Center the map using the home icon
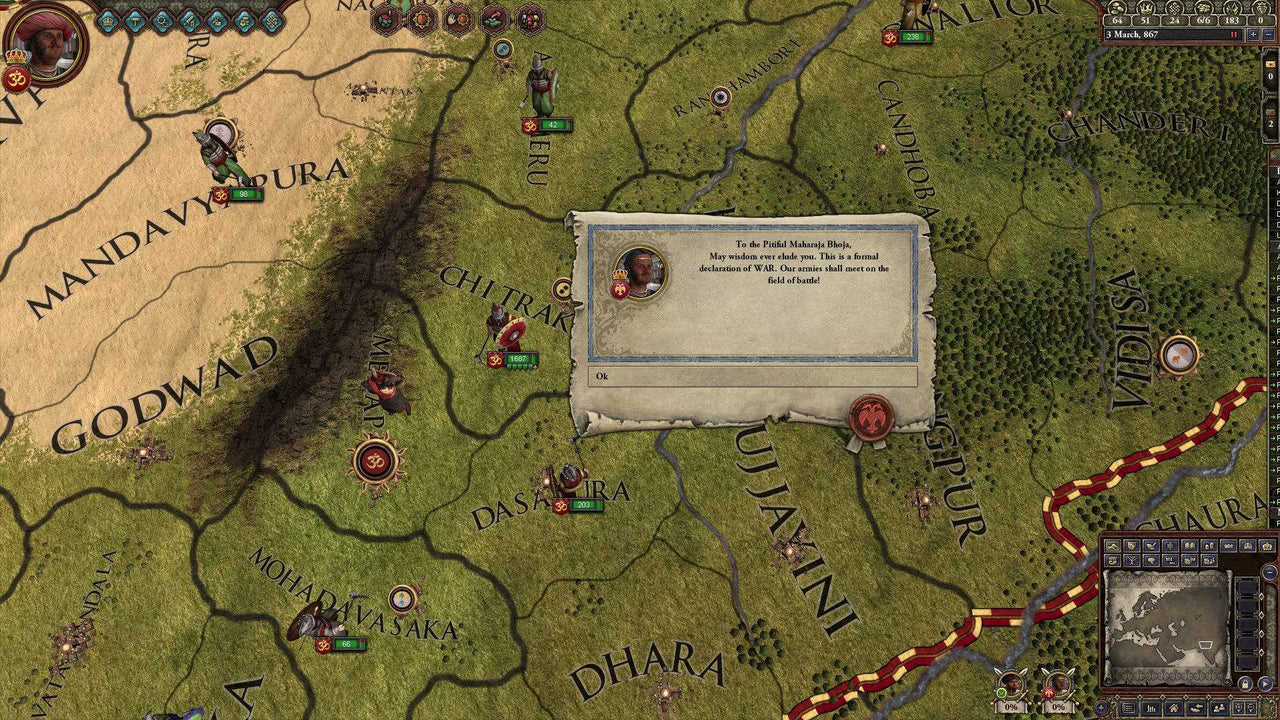 [1172, 706]
